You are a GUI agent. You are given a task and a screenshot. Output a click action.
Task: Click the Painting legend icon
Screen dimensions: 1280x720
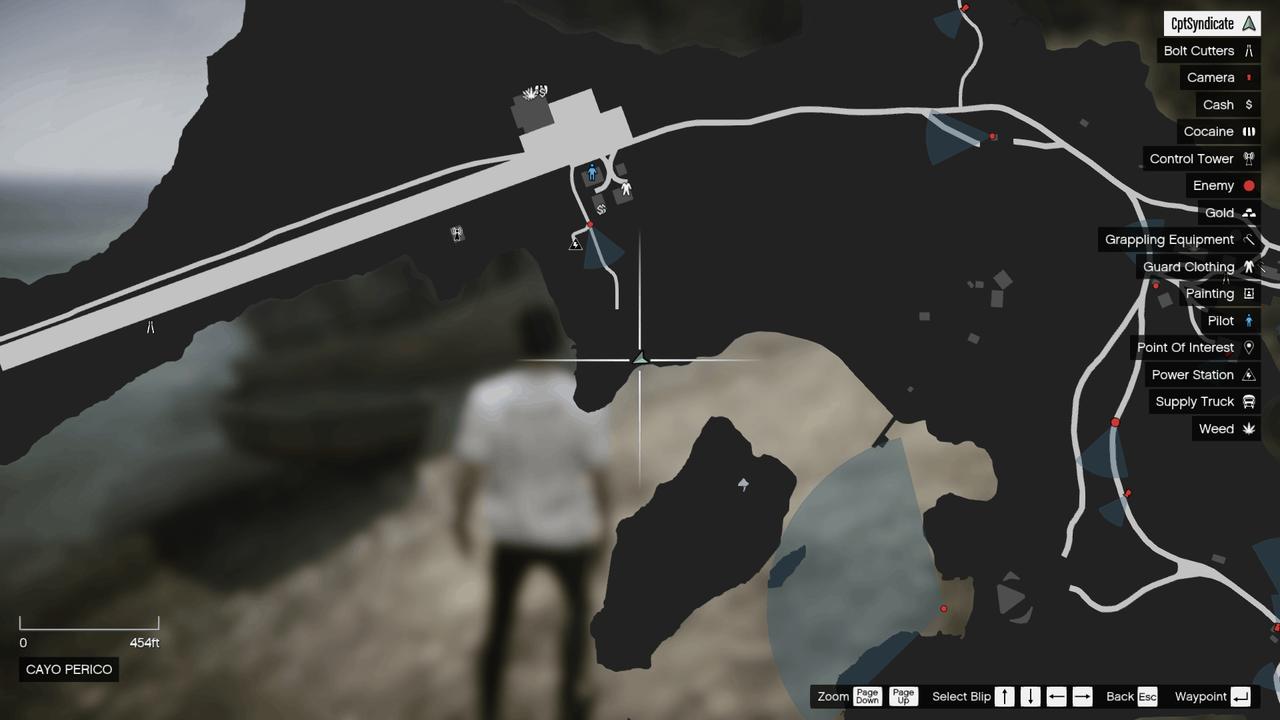pyautogui.click(x=1249, y=293)
